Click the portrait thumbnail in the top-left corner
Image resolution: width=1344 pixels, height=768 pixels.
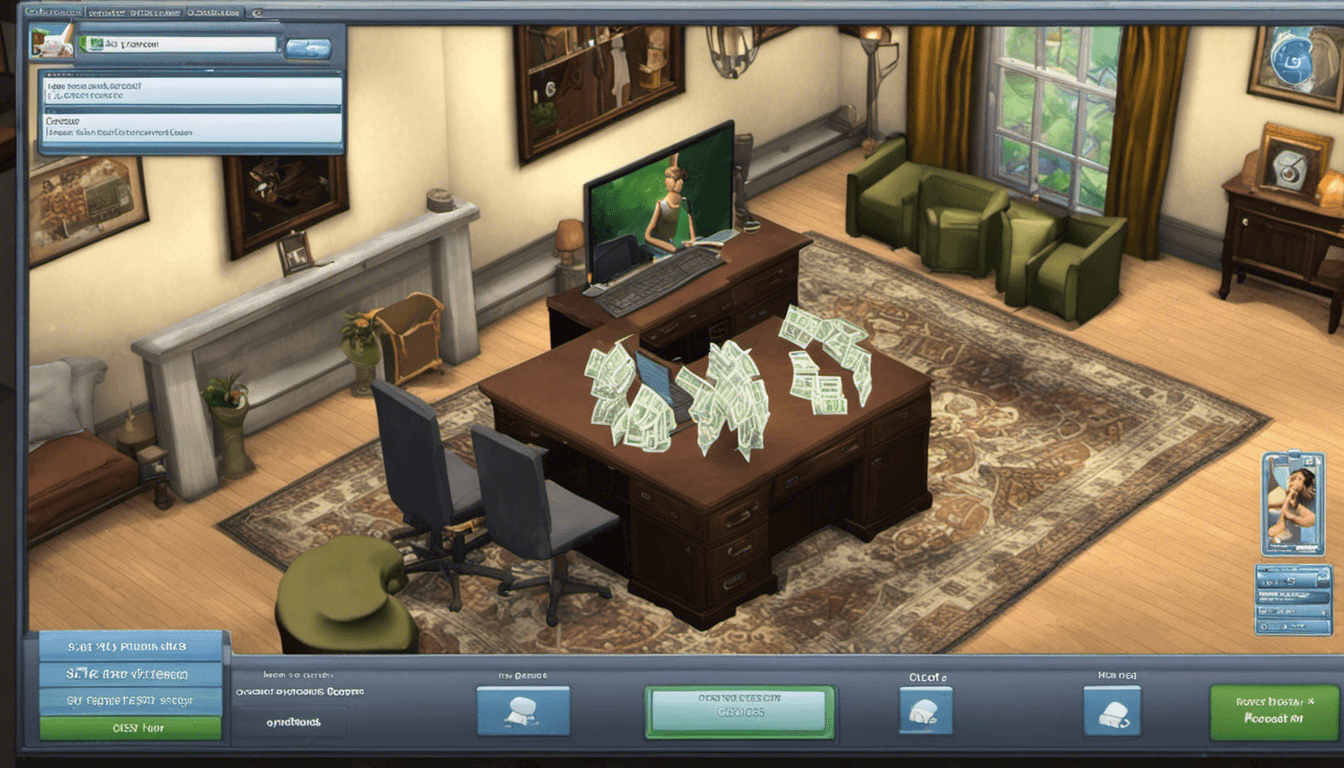coord(51,41)
